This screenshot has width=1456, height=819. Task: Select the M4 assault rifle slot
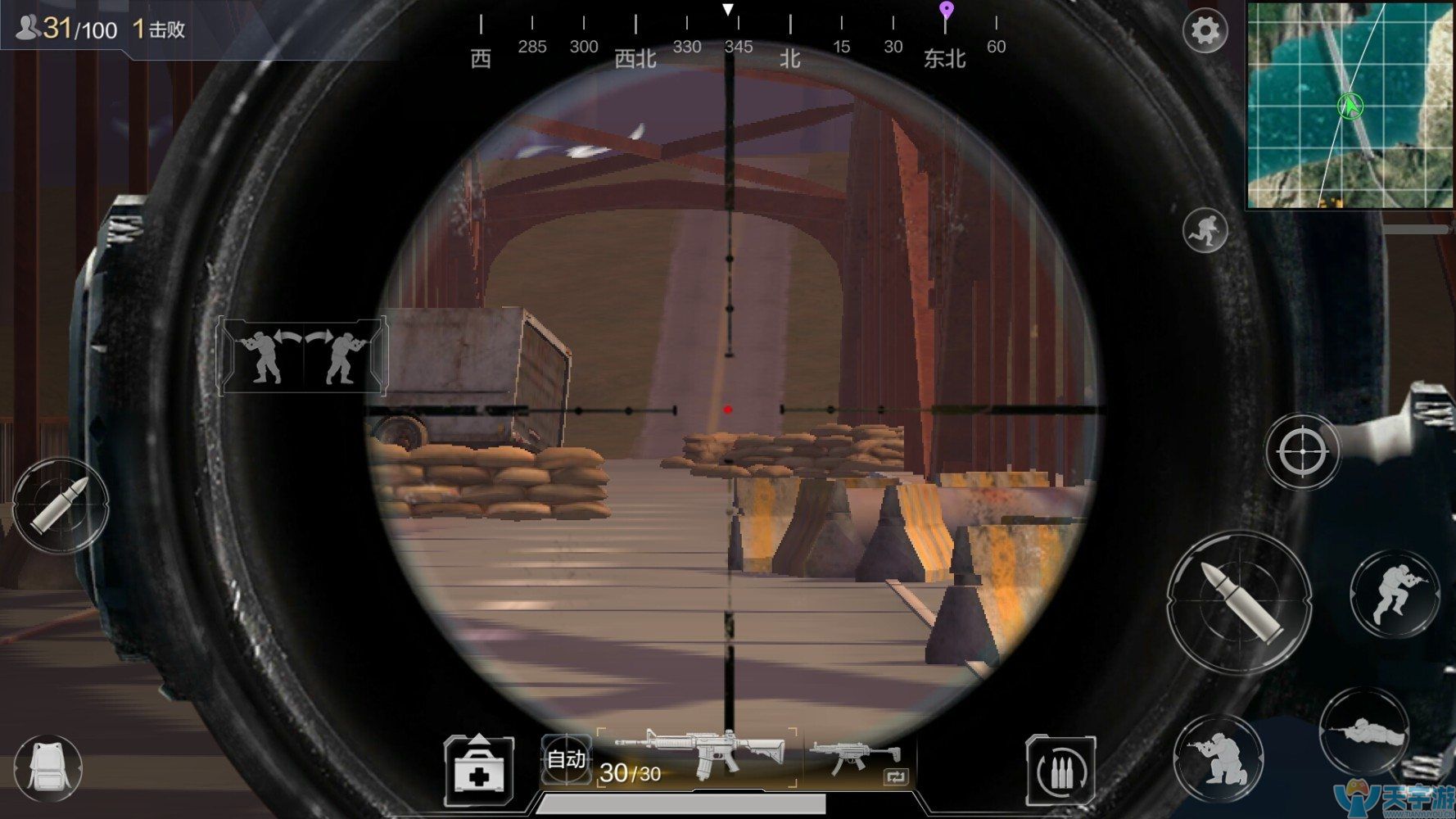[x=700, y=757]
